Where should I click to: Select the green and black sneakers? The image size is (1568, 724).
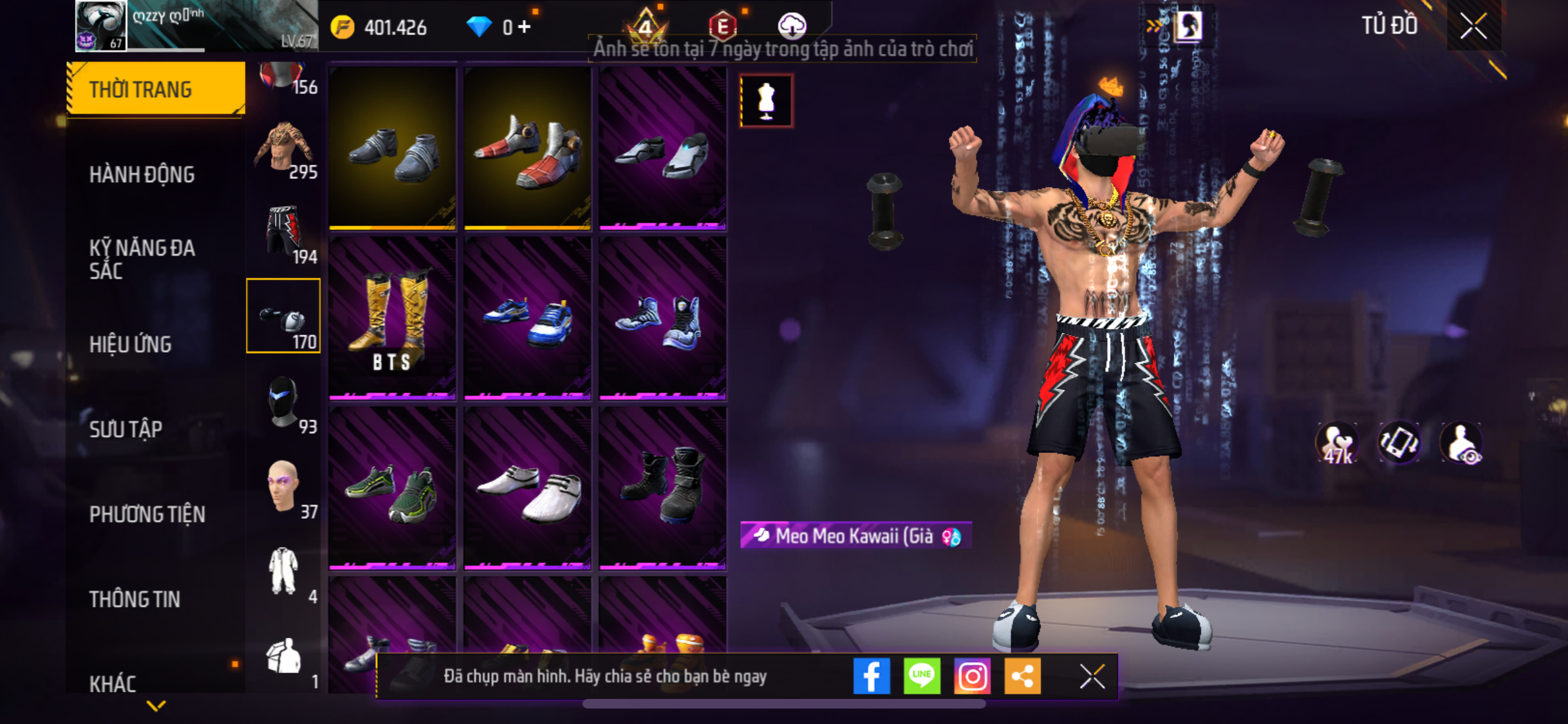[393, 488]
